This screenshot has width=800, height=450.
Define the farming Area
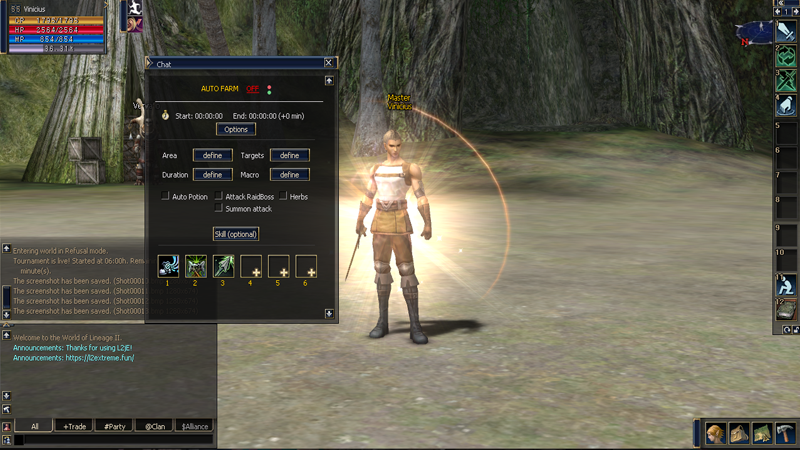coord(212,155)
